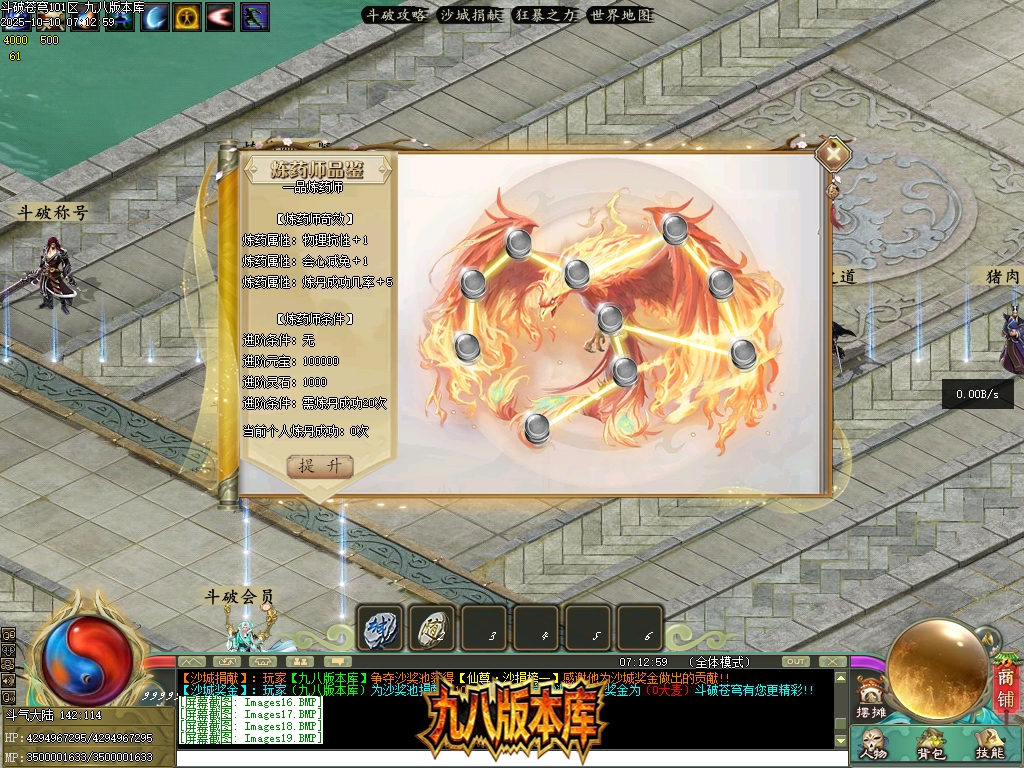Switch the 全体模式 attack mode label
This screenshot has height=768, width=1024.
pyautogui.click(x=720, y=662)
